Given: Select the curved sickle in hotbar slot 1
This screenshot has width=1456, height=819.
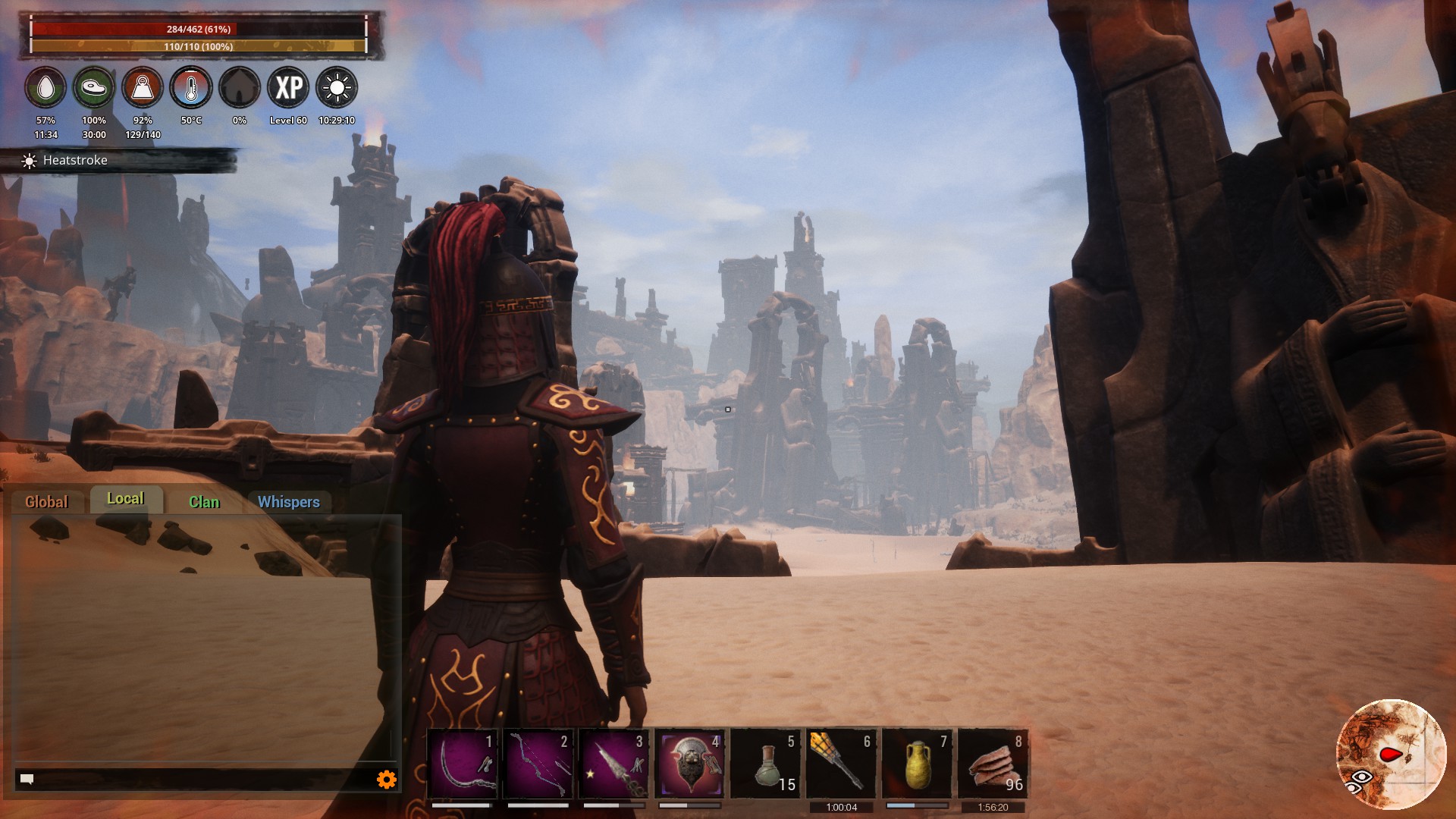Looking at the screenshot, I should pos(463,763).
